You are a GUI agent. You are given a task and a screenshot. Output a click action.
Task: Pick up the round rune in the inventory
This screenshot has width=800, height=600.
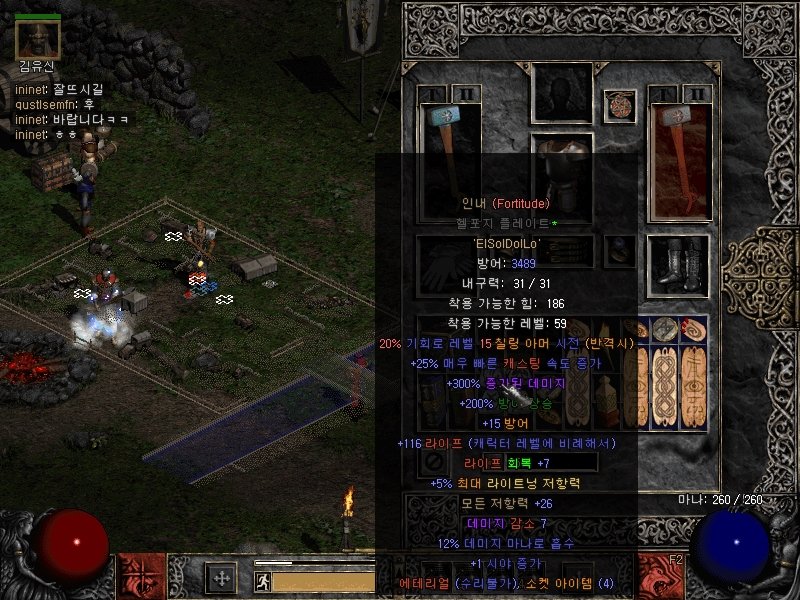(x=664, y=328)
